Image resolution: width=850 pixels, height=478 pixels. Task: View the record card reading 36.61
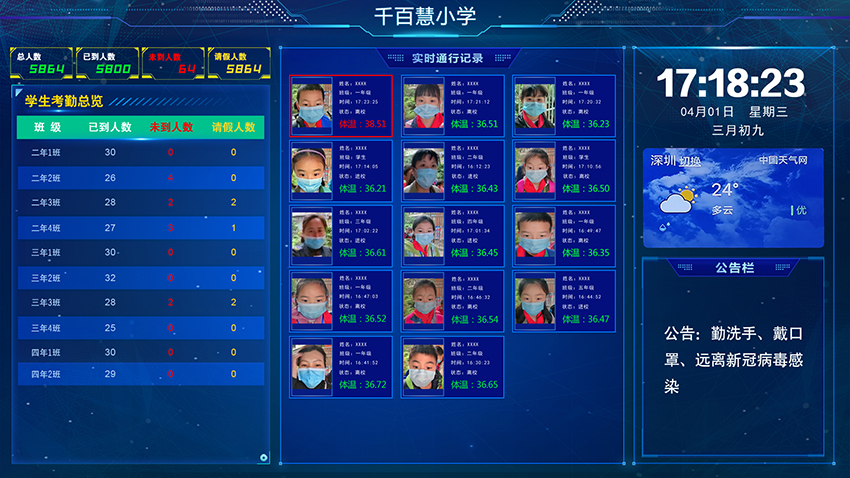pyautogui.click(x=340, y=233)
